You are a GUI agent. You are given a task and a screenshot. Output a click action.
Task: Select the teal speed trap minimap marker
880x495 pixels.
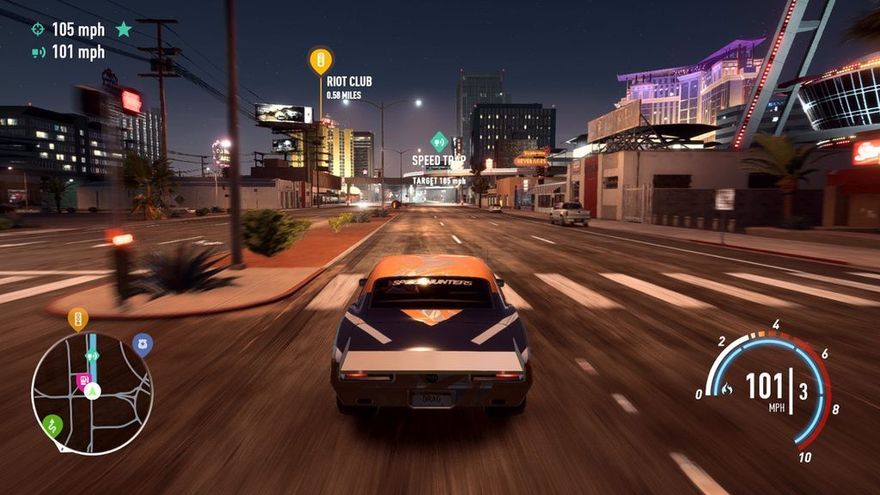click(92, 356)
